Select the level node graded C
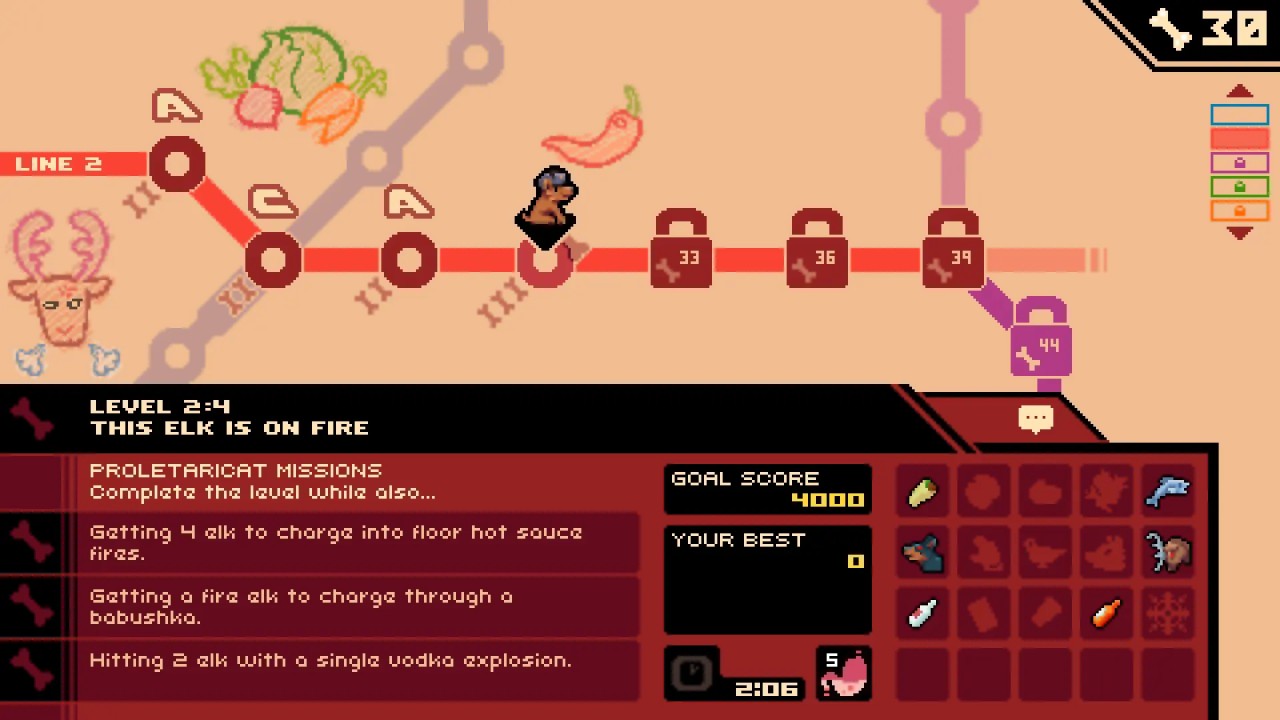The height and width of the screenshot is (720, 1280). click(273, 260)
